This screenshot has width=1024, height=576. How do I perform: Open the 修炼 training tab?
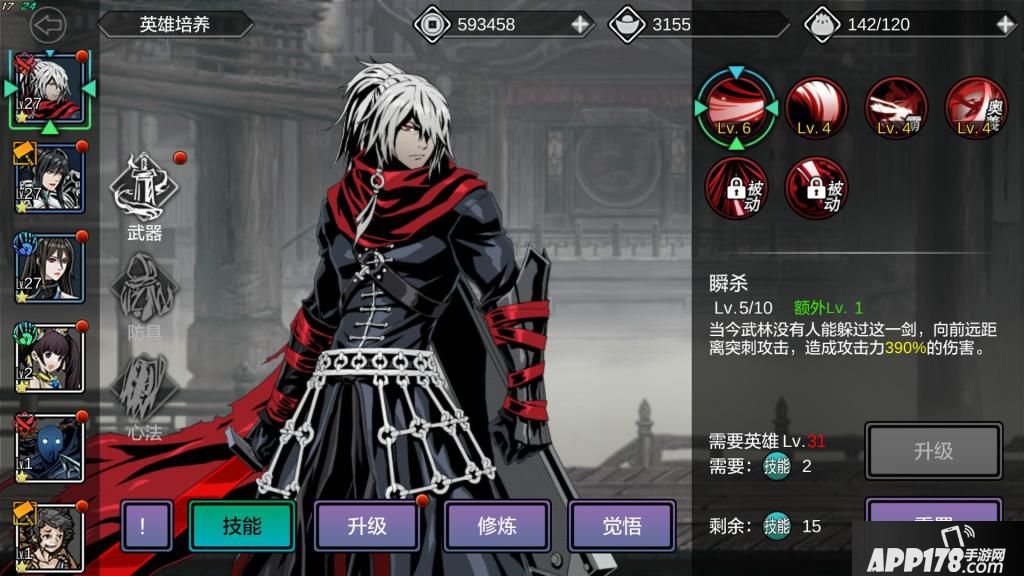pos(496,526)
